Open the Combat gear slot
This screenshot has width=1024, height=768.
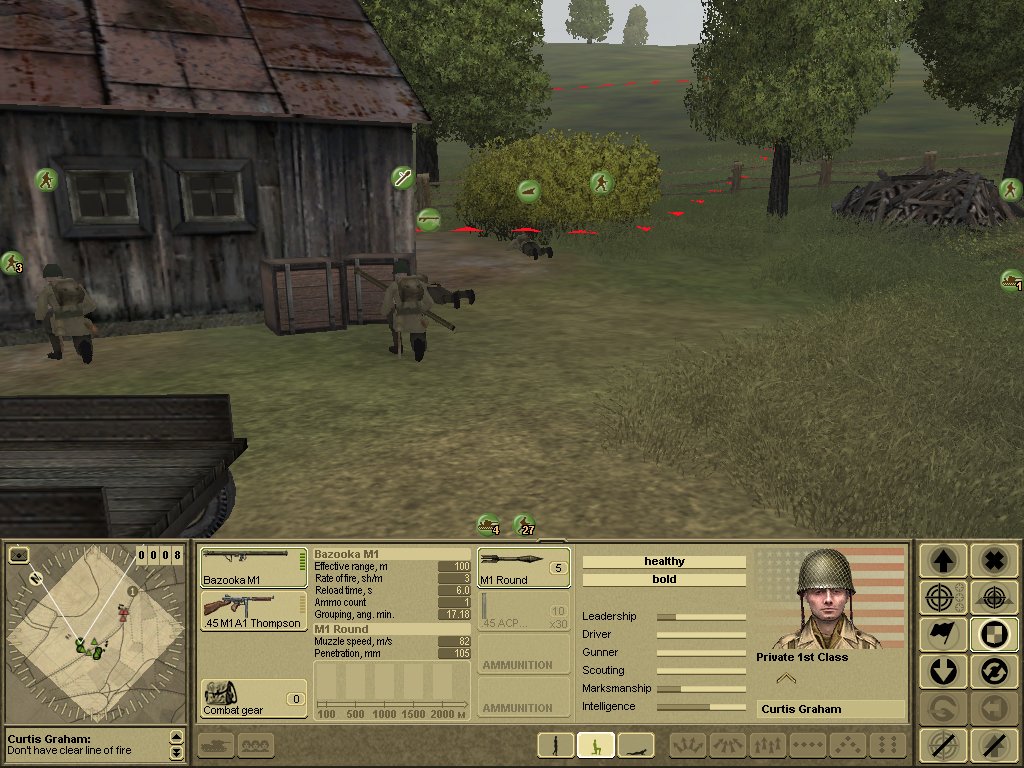(253, 698)
